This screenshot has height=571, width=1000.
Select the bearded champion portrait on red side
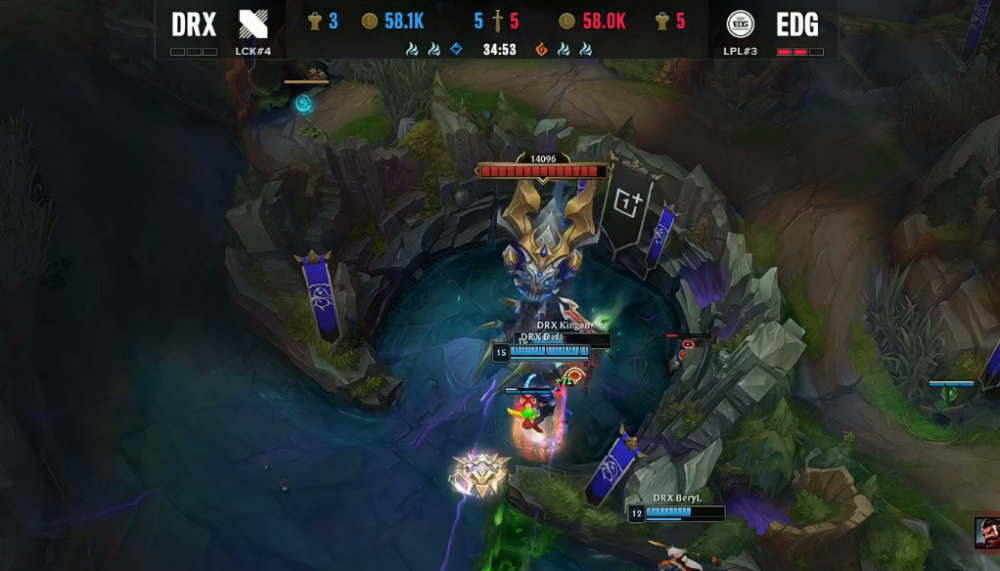[x=987, y=532]
